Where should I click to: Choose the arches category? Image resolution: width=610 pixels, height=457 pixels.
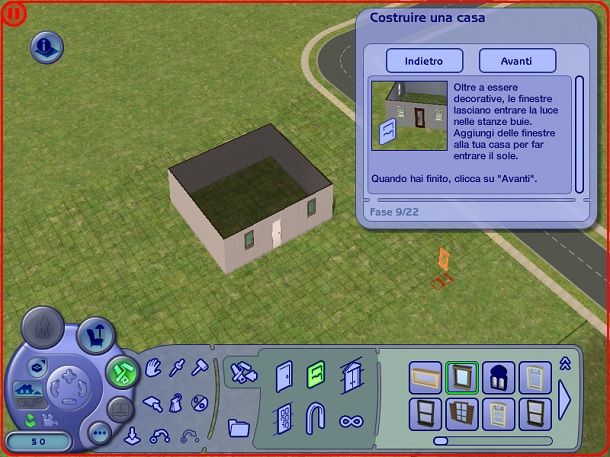tap(316, 417)
